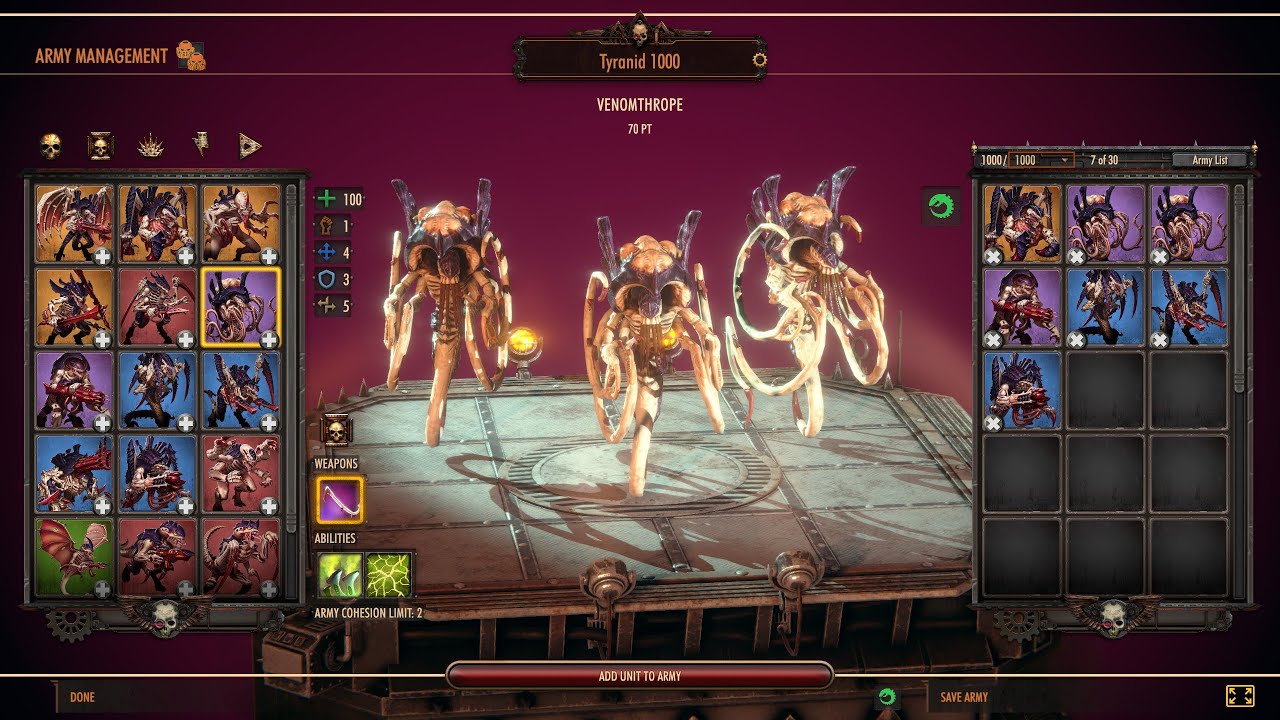Open the Army List panel
1280x720 pixels.
[1208, 160]
